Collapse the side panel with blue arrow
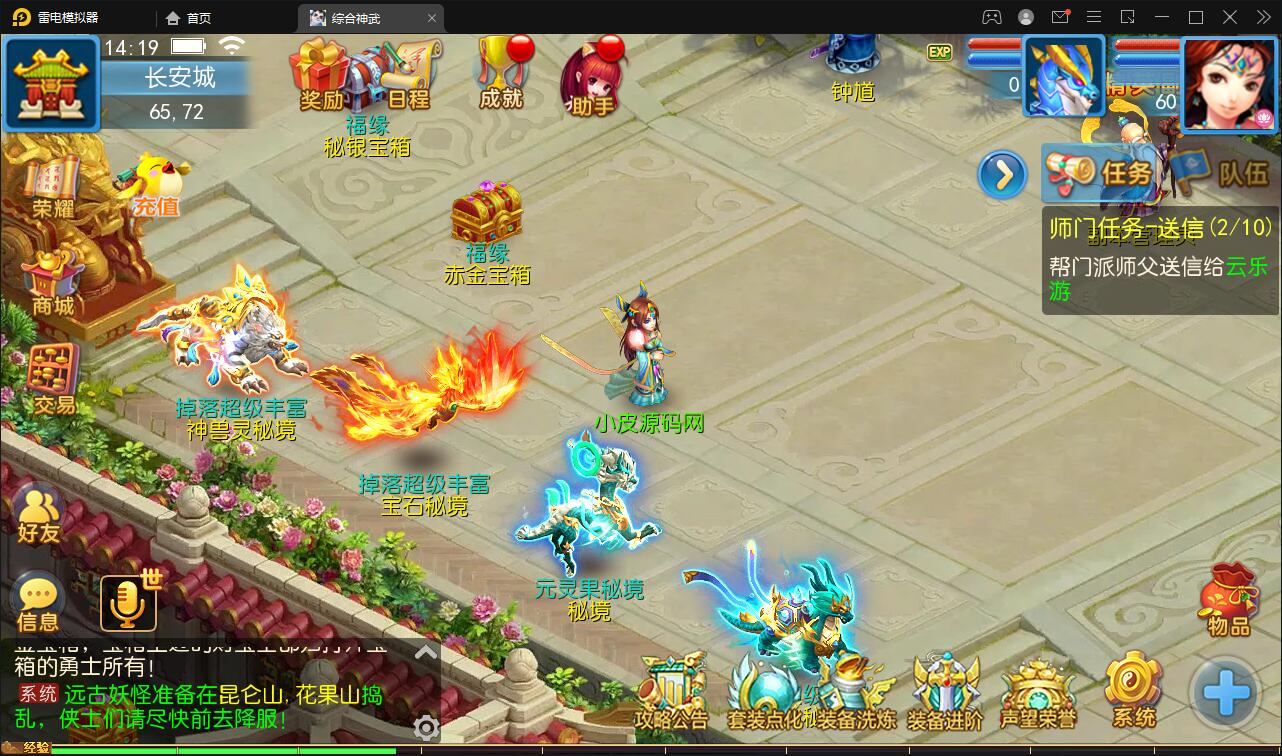This screenshot has height=756, width=1282. (x=1001, y=173)
